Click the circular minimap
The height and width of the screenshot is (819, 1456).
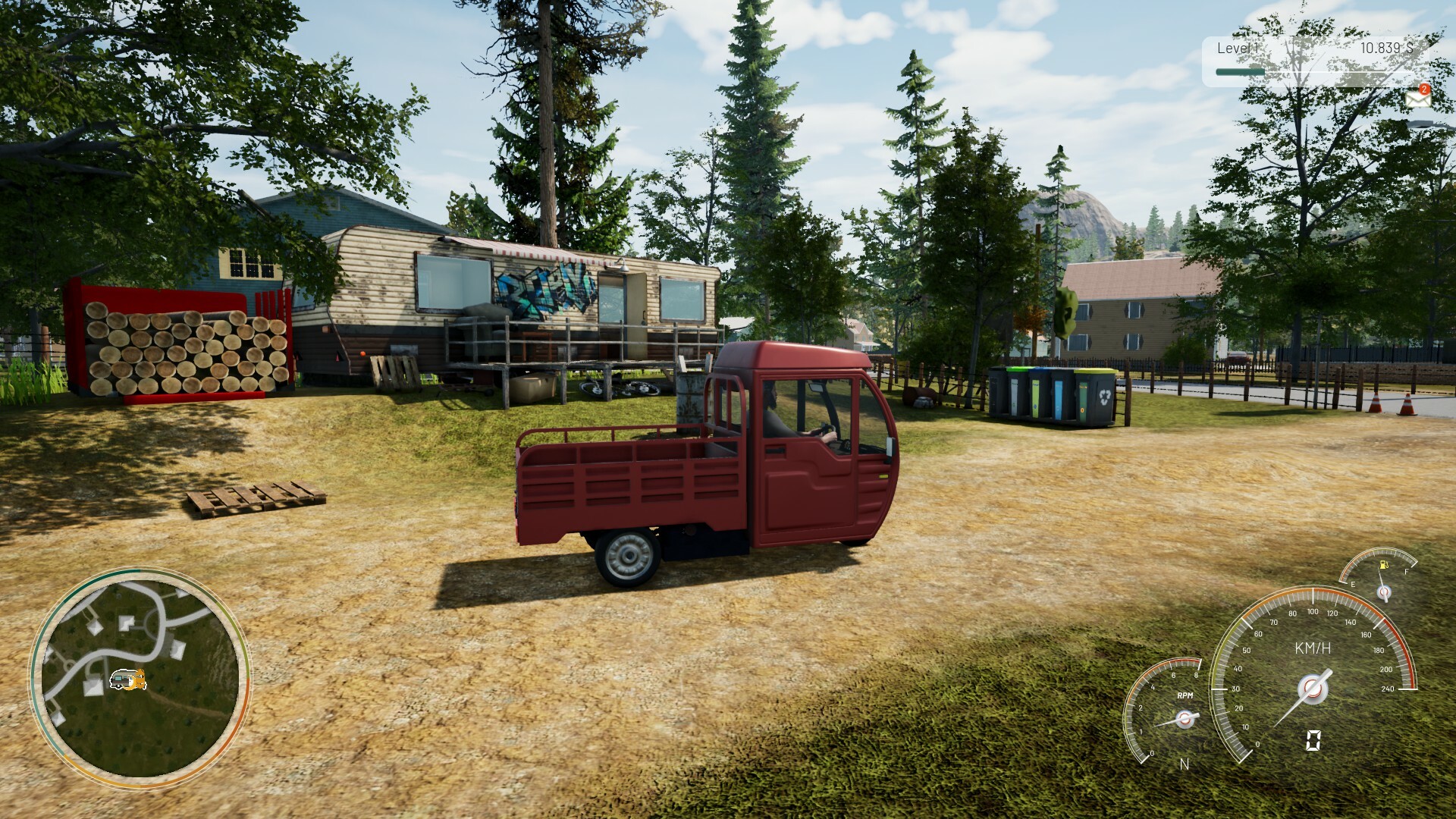pyautogui.click(x=140, y=678)
